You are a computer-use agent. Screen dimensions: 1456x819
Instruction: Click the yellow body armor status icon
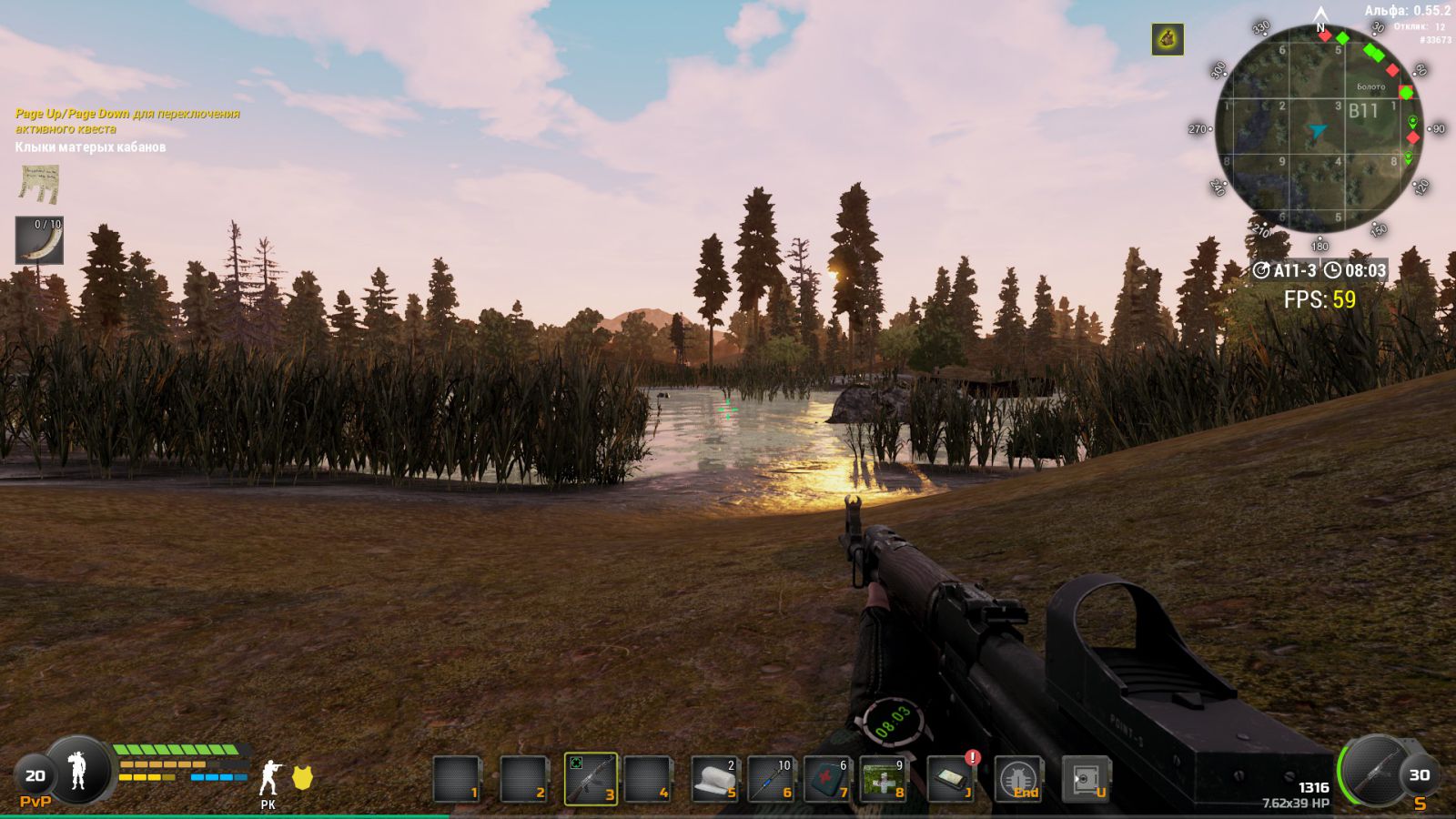click(x=302, y=777)
